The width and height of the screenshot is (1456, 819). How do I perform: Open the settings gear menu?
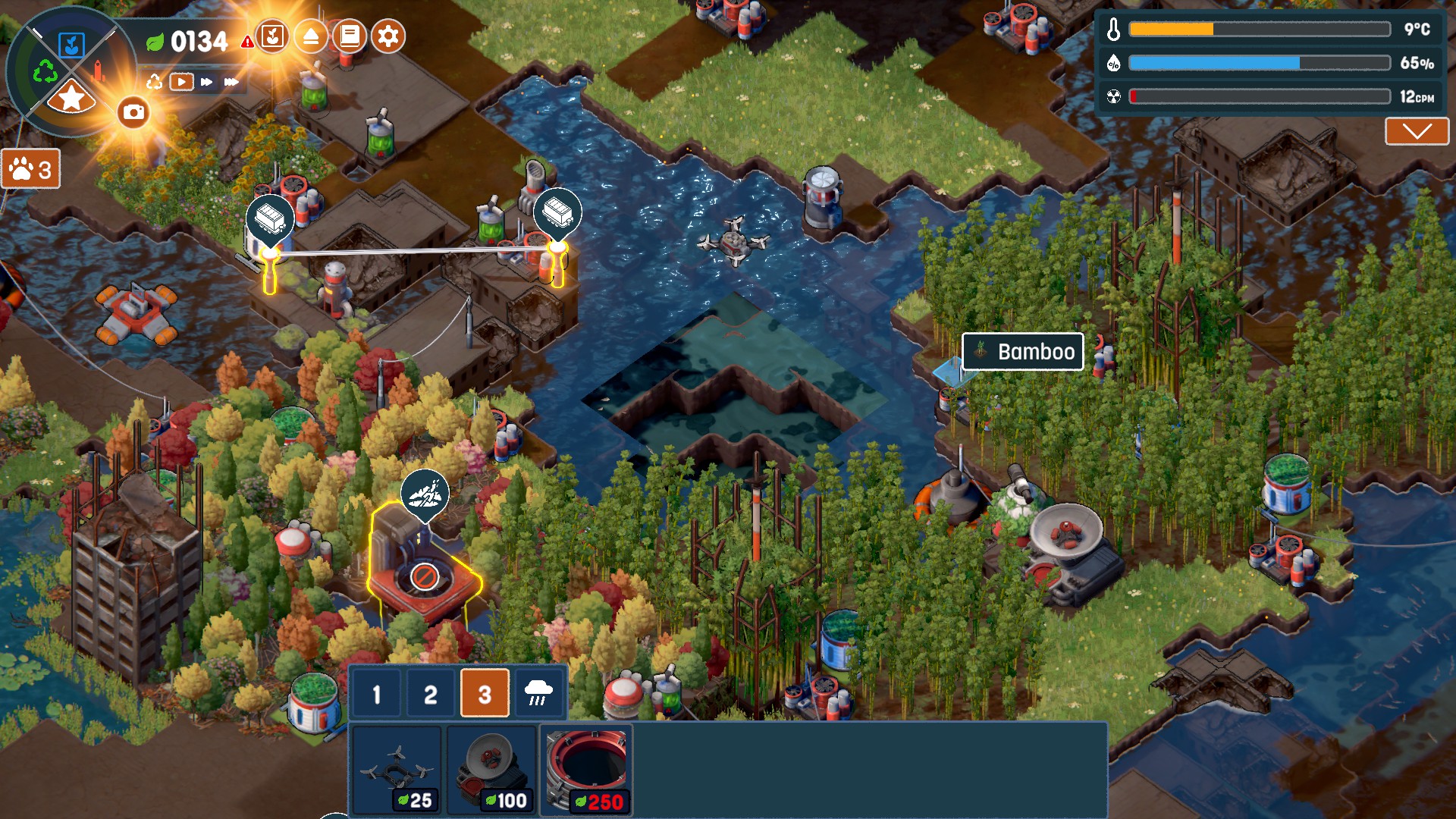(x=388, y=36)
